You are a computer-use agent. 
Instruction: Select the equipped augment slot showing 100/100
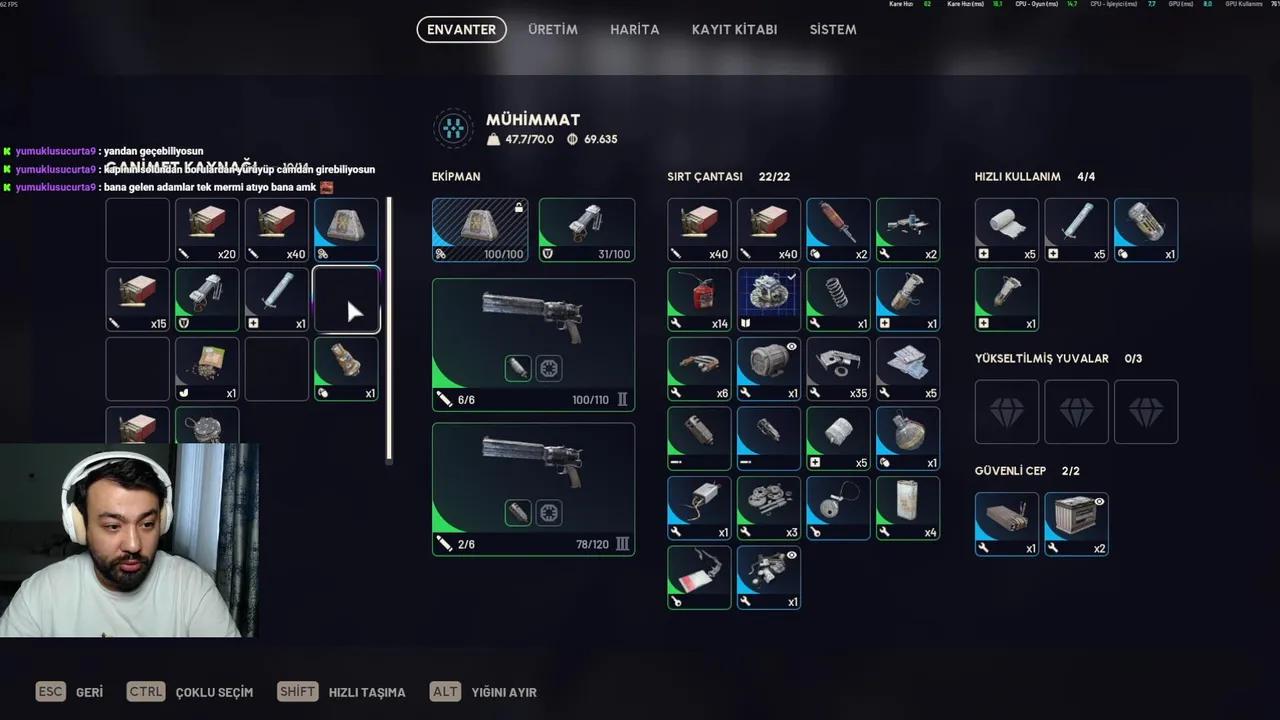point(480,230)
